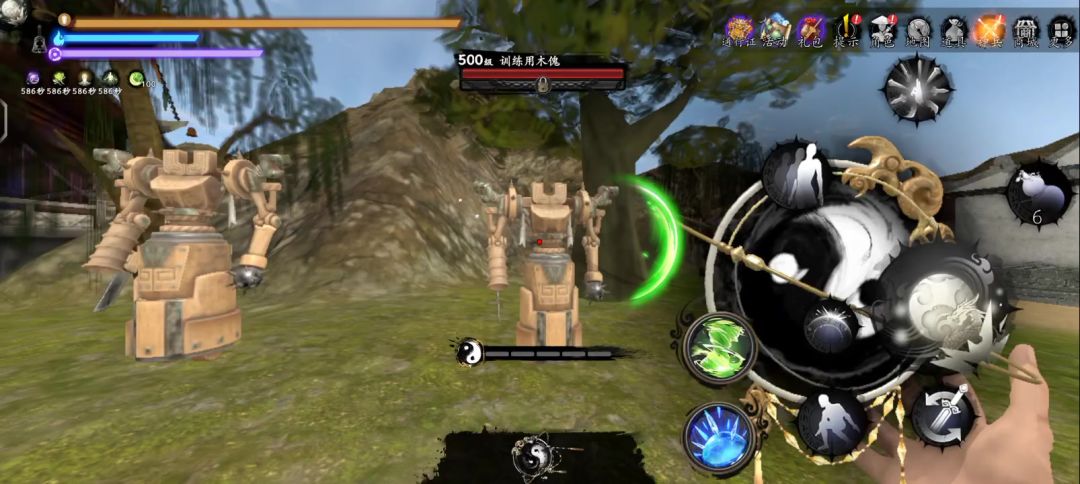
Task: Tap the weapon swap sword button
Action: (x=943, y=416)
